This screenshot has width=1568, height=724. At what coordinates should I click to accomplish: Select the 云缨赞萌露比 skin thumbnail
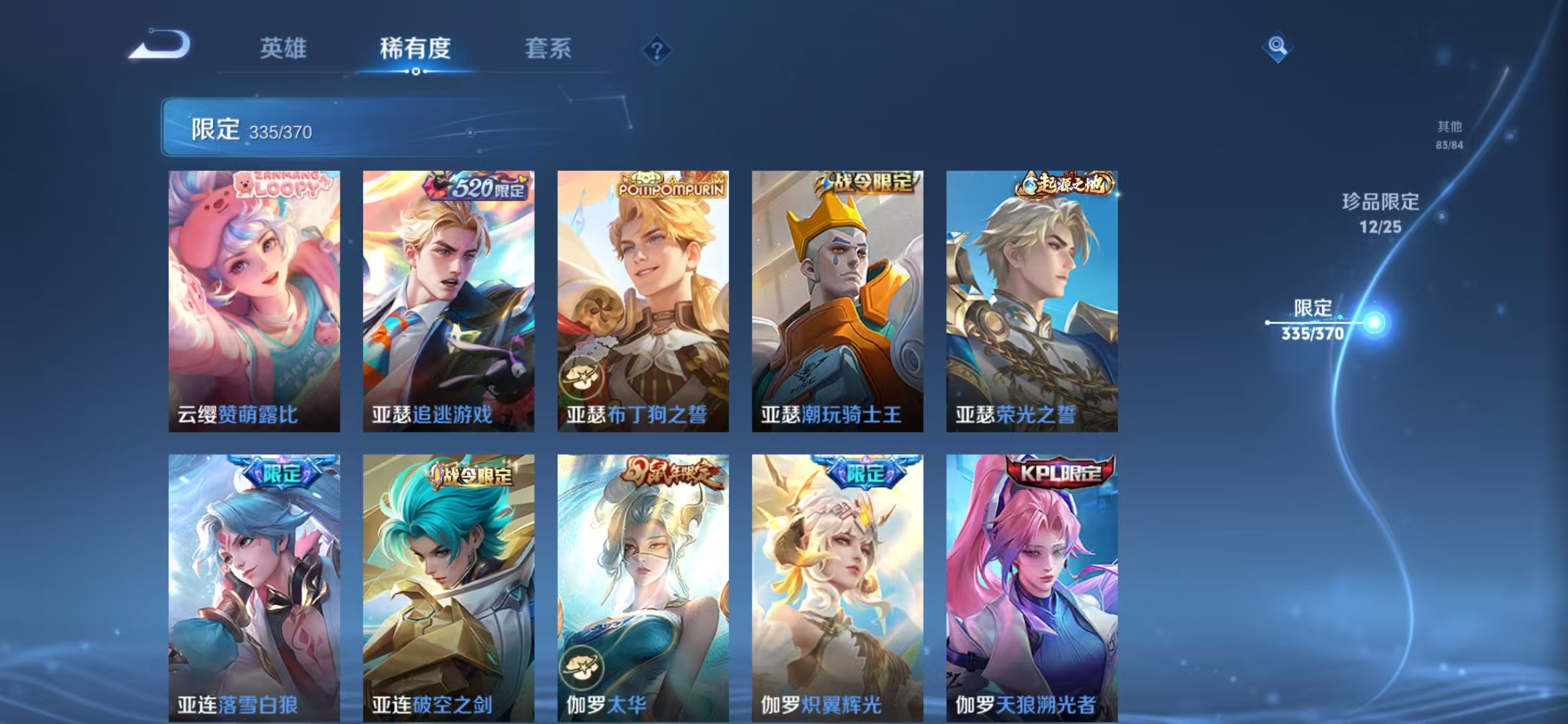point(253,295)
